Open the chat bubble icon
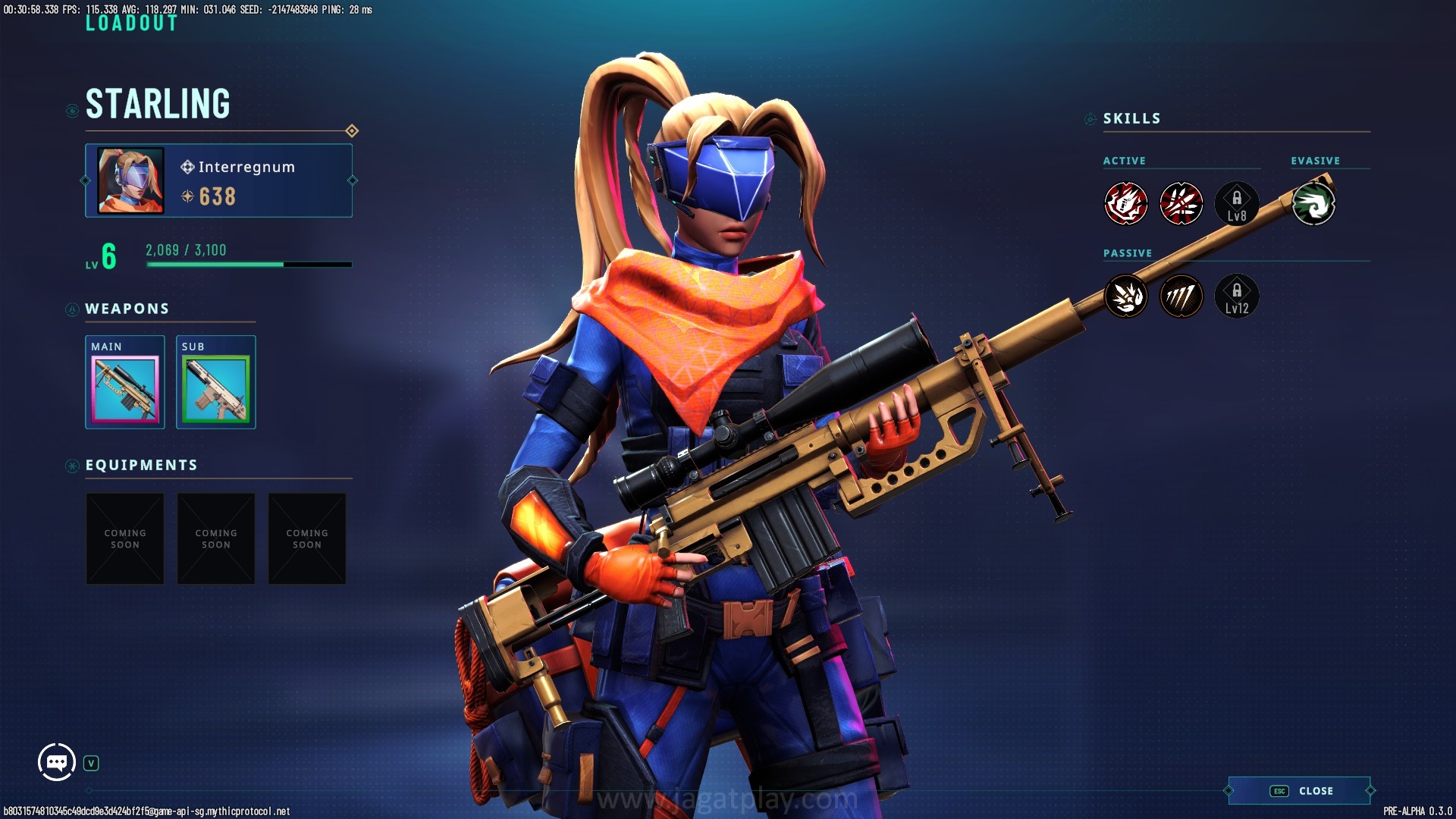The height and width of the screenshot is (819, 1456). (57, 762)
